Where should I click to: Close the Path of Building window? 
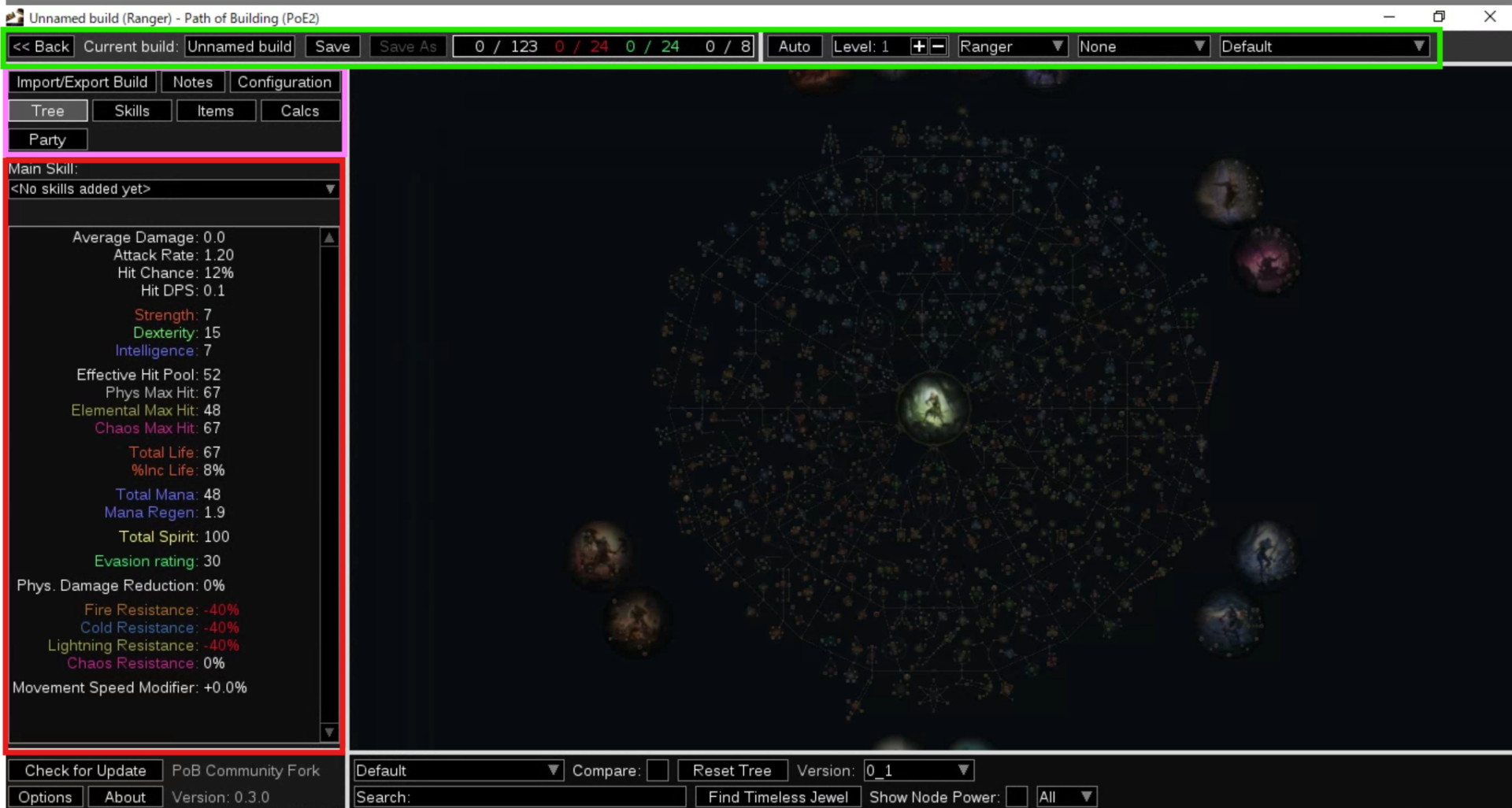1489,17
